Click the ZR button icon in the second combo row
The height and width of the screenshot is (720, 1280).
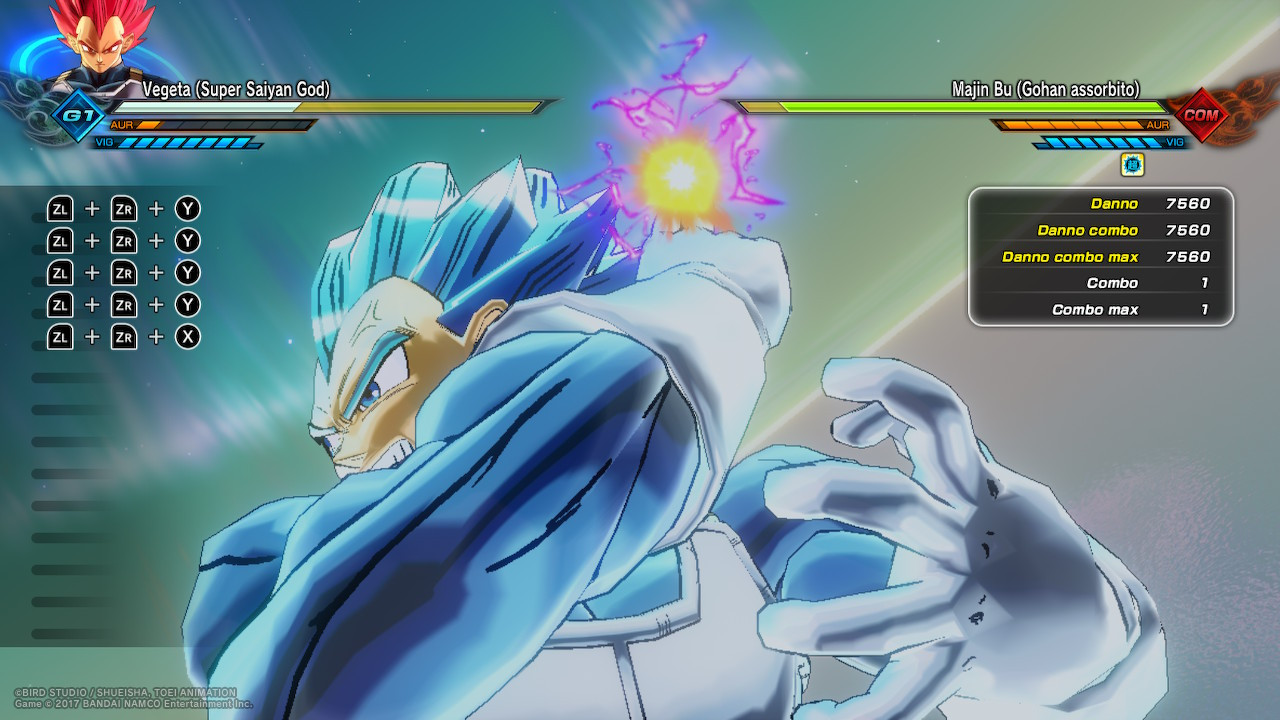tap(123, 240)
